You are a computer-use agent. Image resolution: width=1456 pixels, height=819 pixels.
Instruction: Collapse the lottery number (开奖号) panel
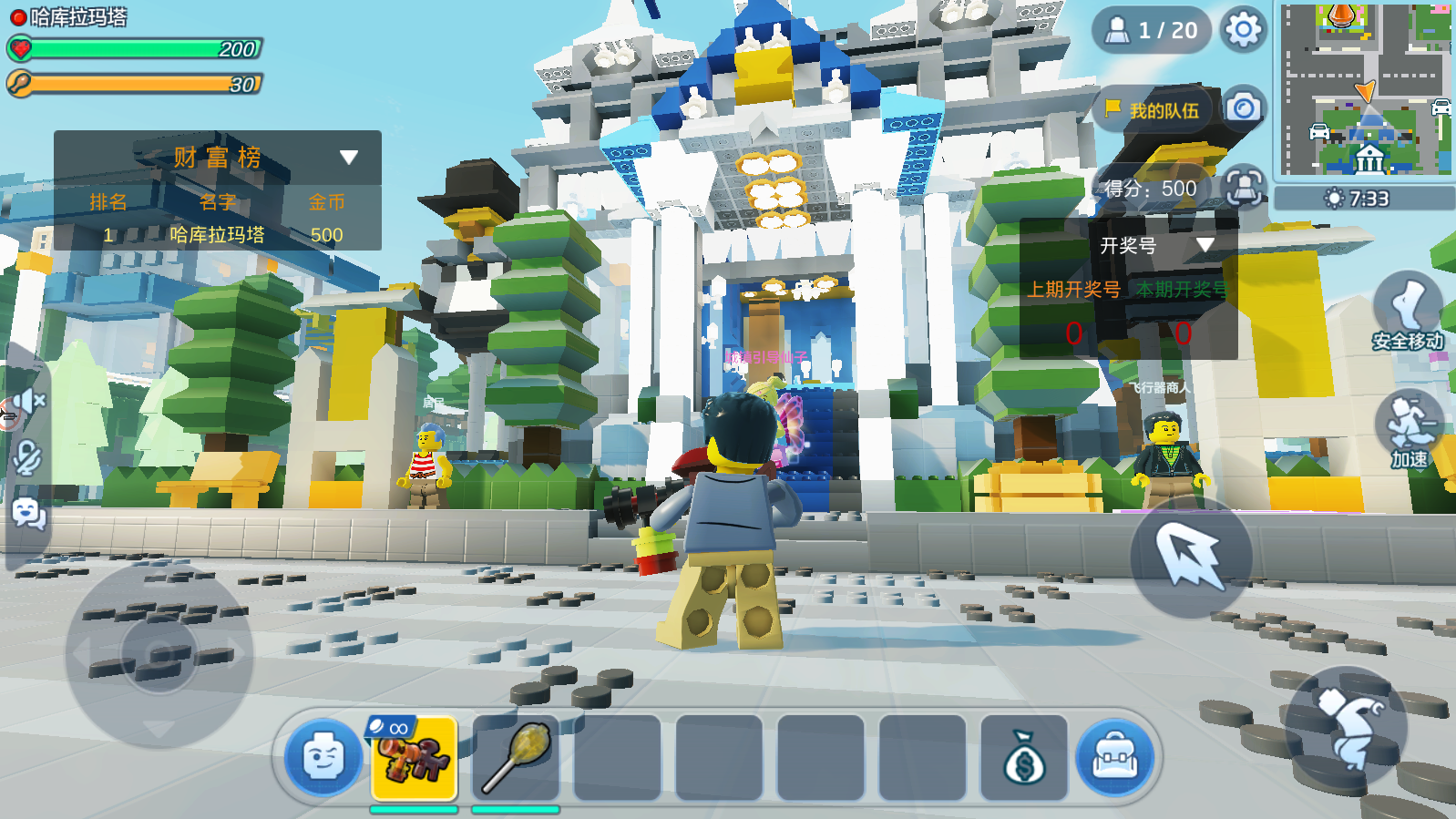click(x=1205, y=245)
